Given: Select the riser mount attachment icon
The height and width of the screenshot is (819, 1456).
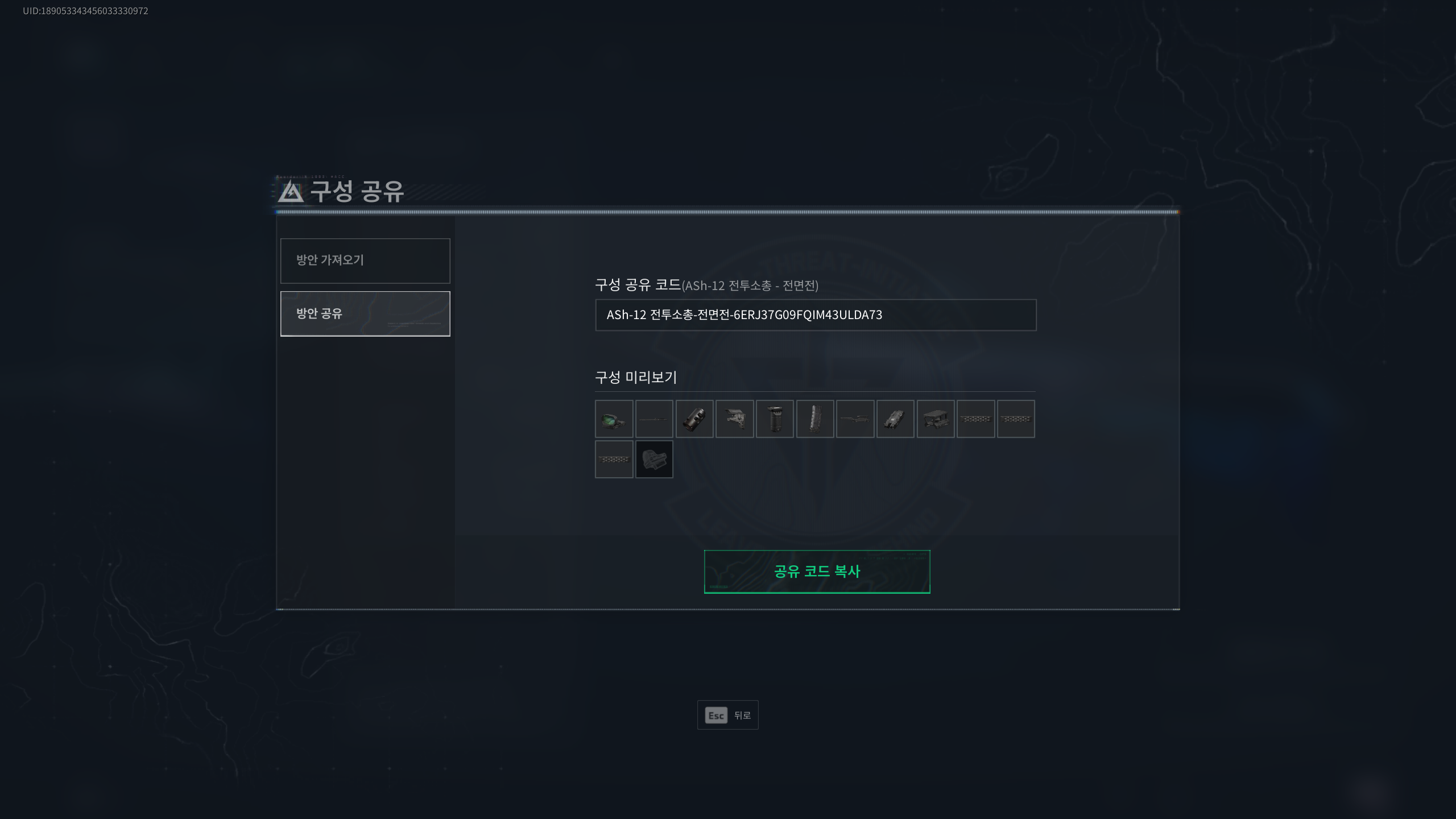Looking at the screenshot, I should click(x=936, y=419).
